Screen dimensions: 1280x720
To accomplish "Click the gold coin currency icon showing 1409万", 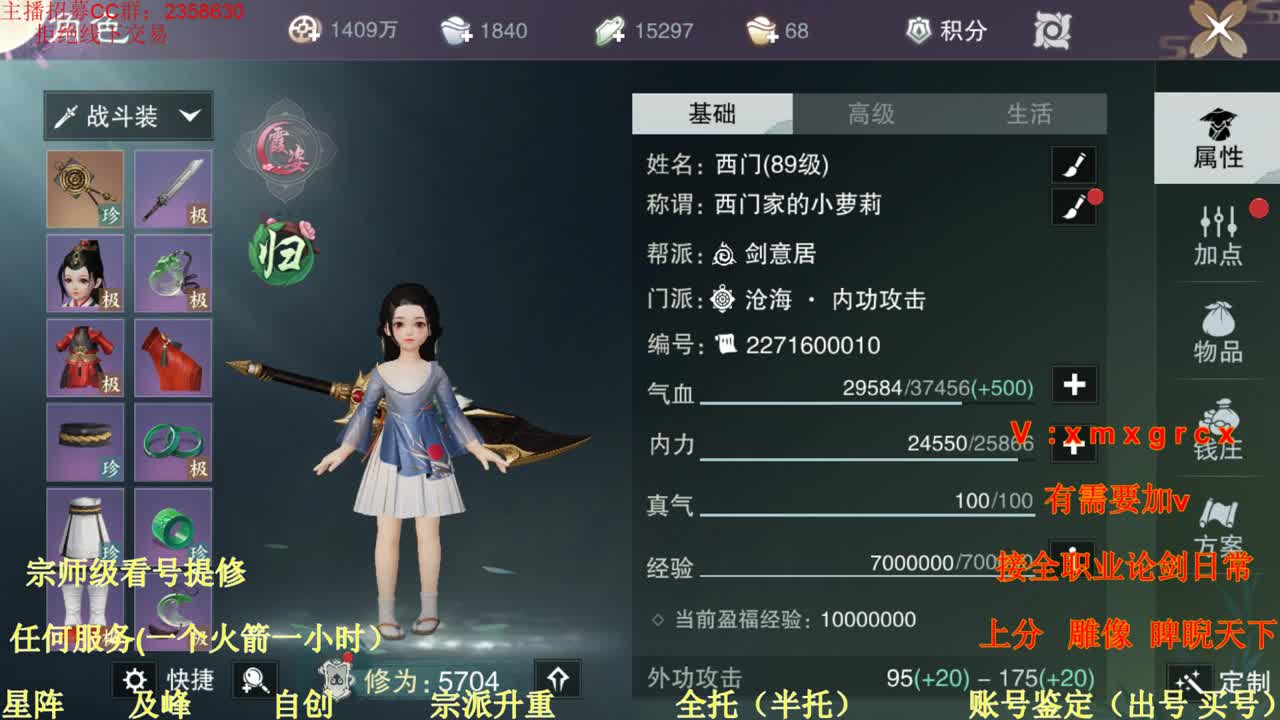I will click(x=303, y=31).
